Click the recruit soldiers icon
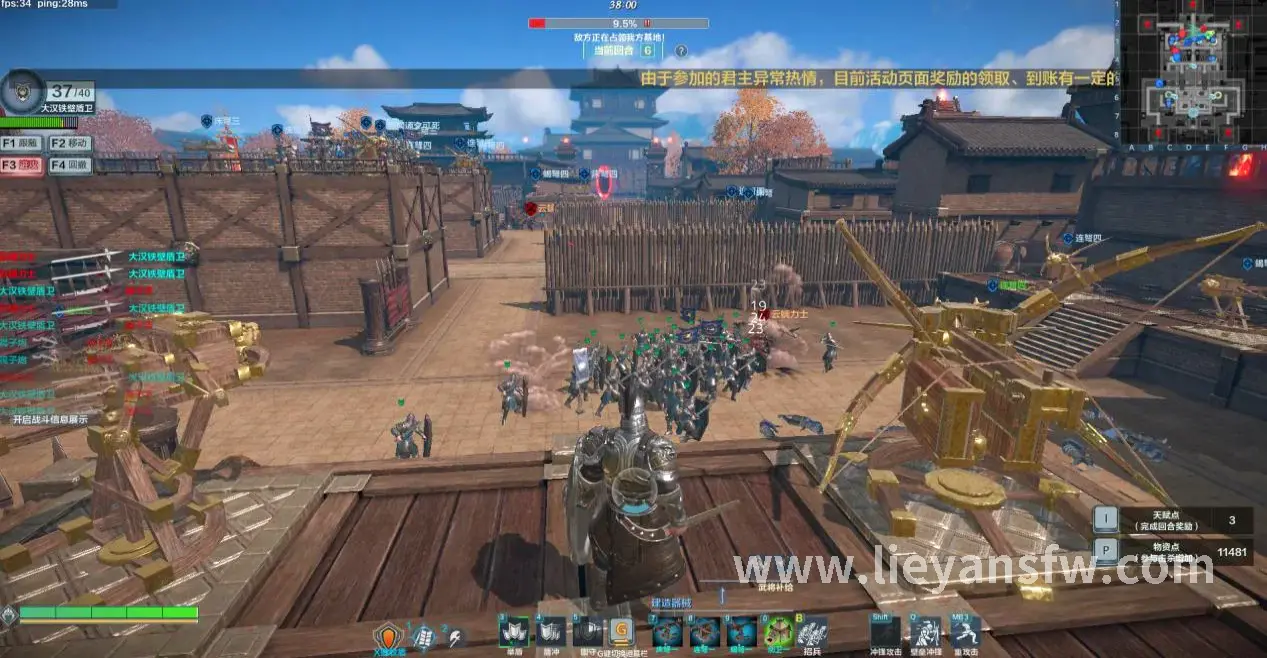Image resolution: width=1267 pixels, height=658 pixels. [812, 632]
